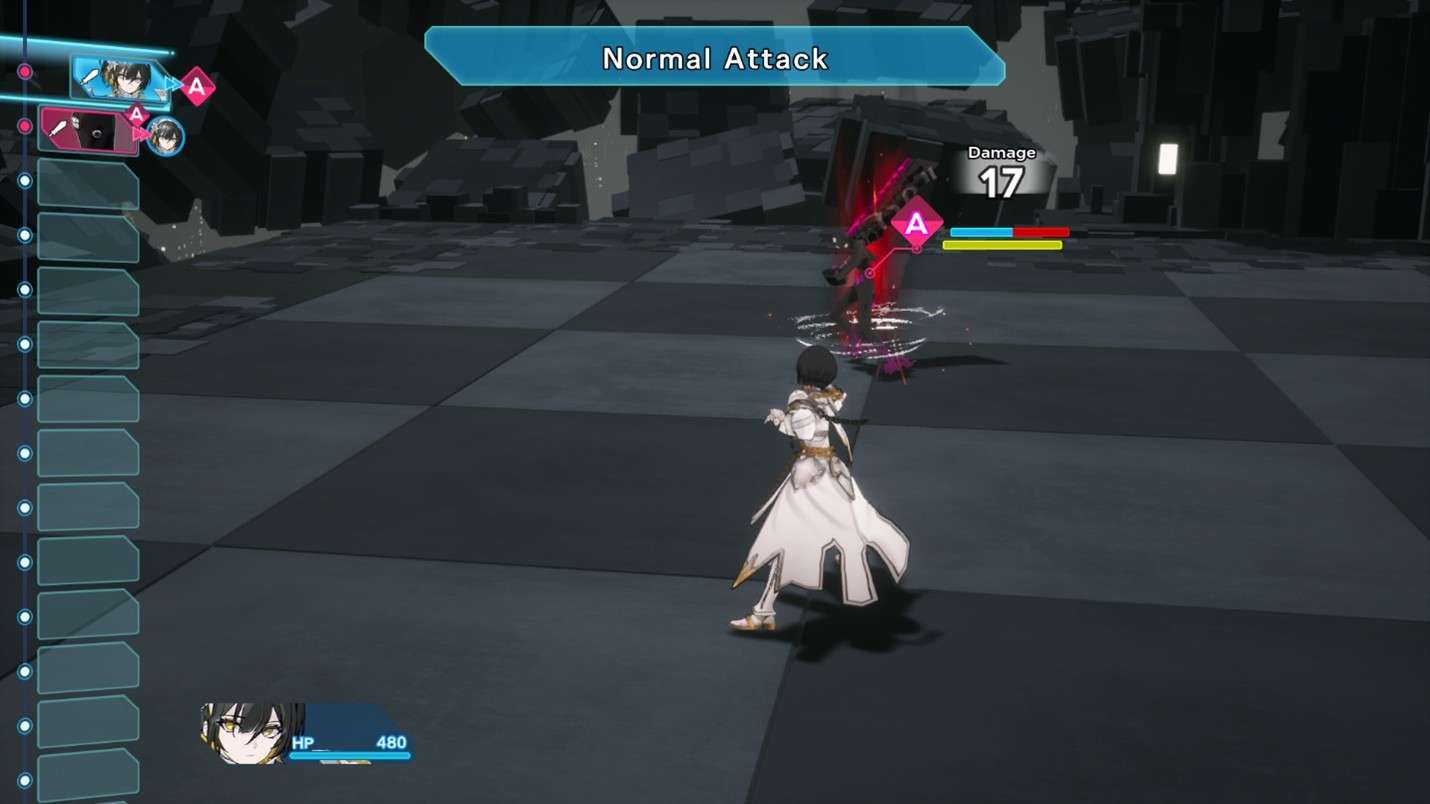1430x804 pixels.
Task: Select the player's blue turn card in timeline
Action: click(x=118, y=78)
